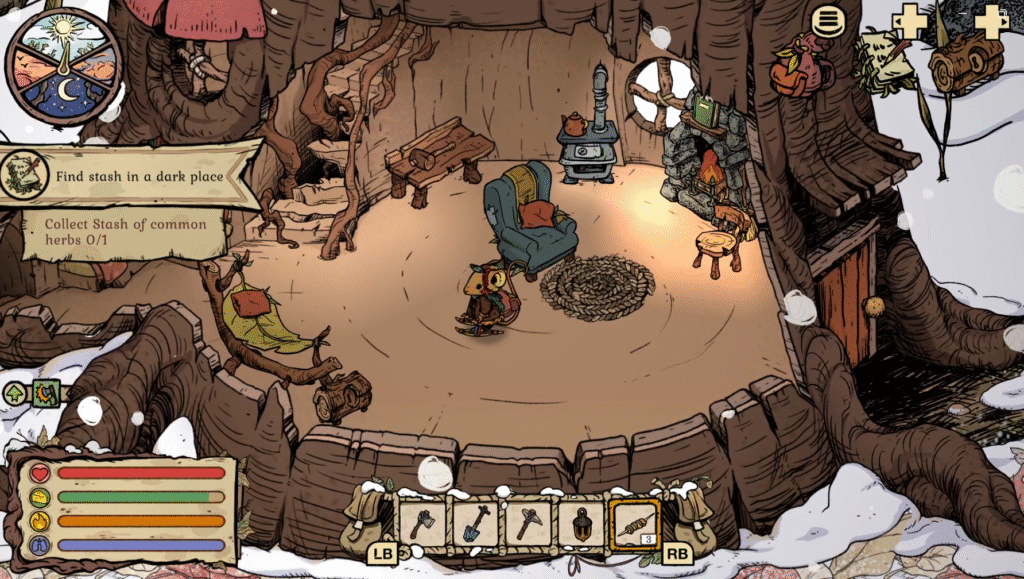Select the shovel hotbar slot
The width and height of the screenshot is (1024, 579).
[x=475, y=523]
